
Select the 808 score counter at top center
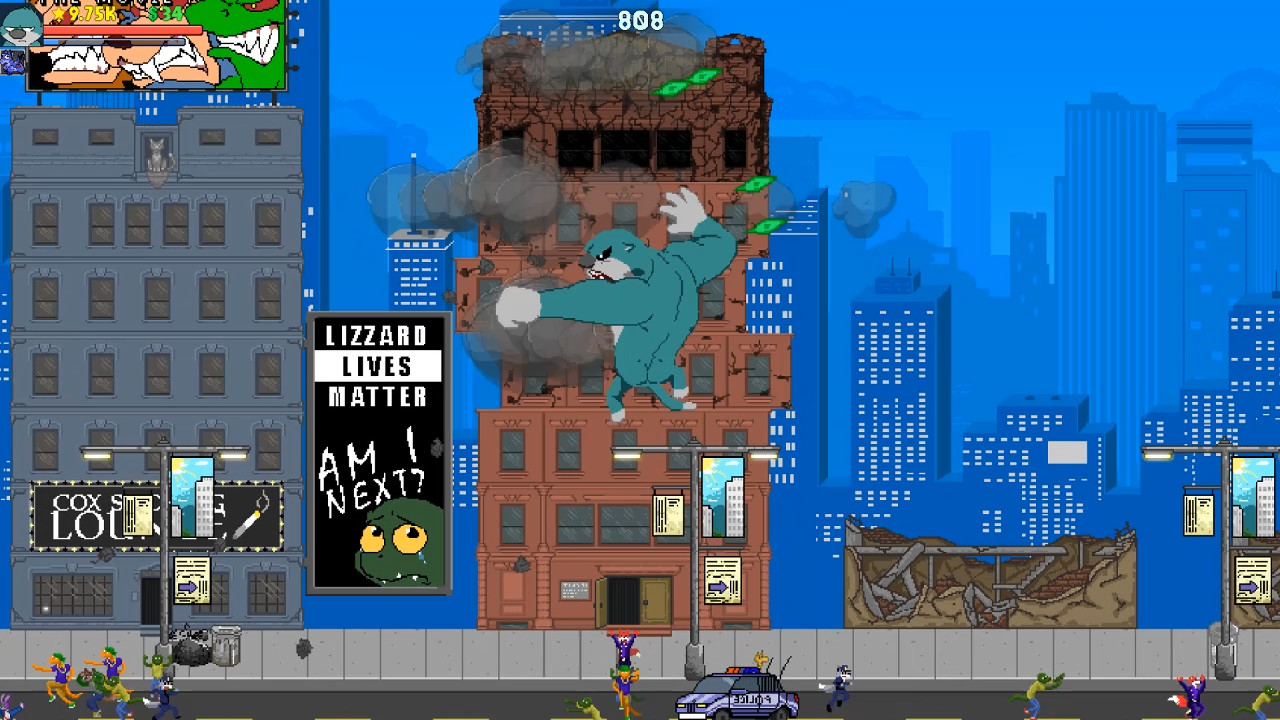point(640,20)
